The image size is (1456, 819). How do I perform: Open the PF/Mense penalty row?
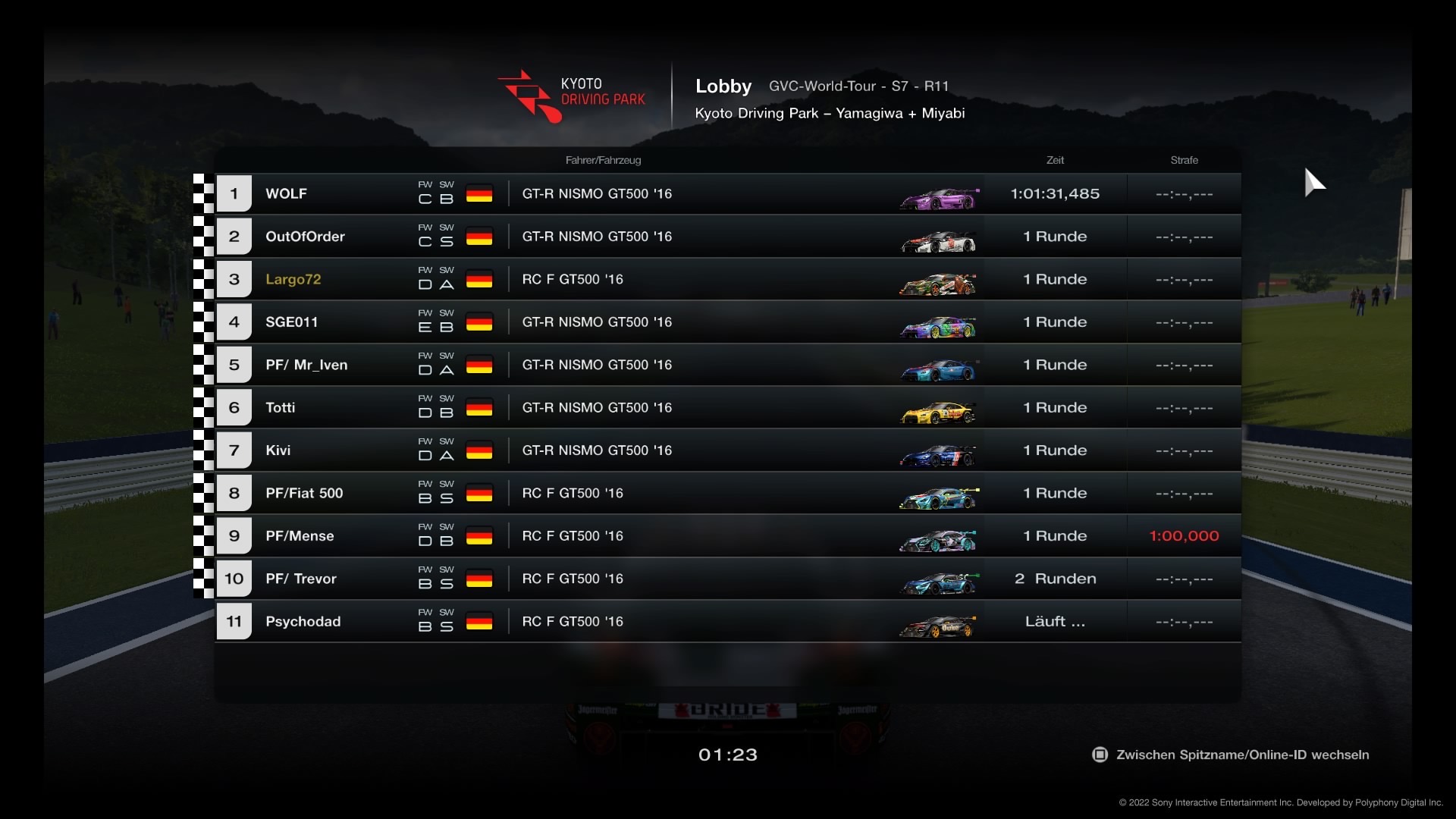[728, 536]
